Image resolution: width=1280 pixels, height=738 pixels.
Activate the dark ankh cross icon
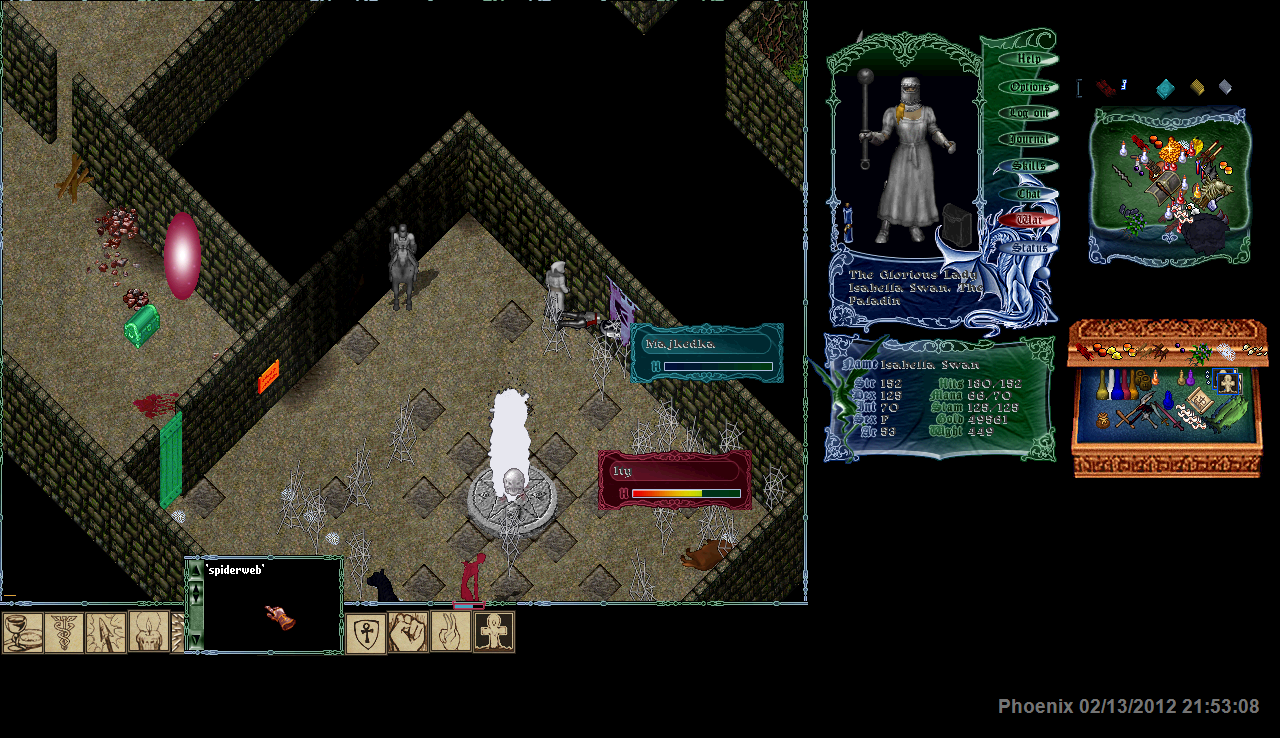pos(494,632)
